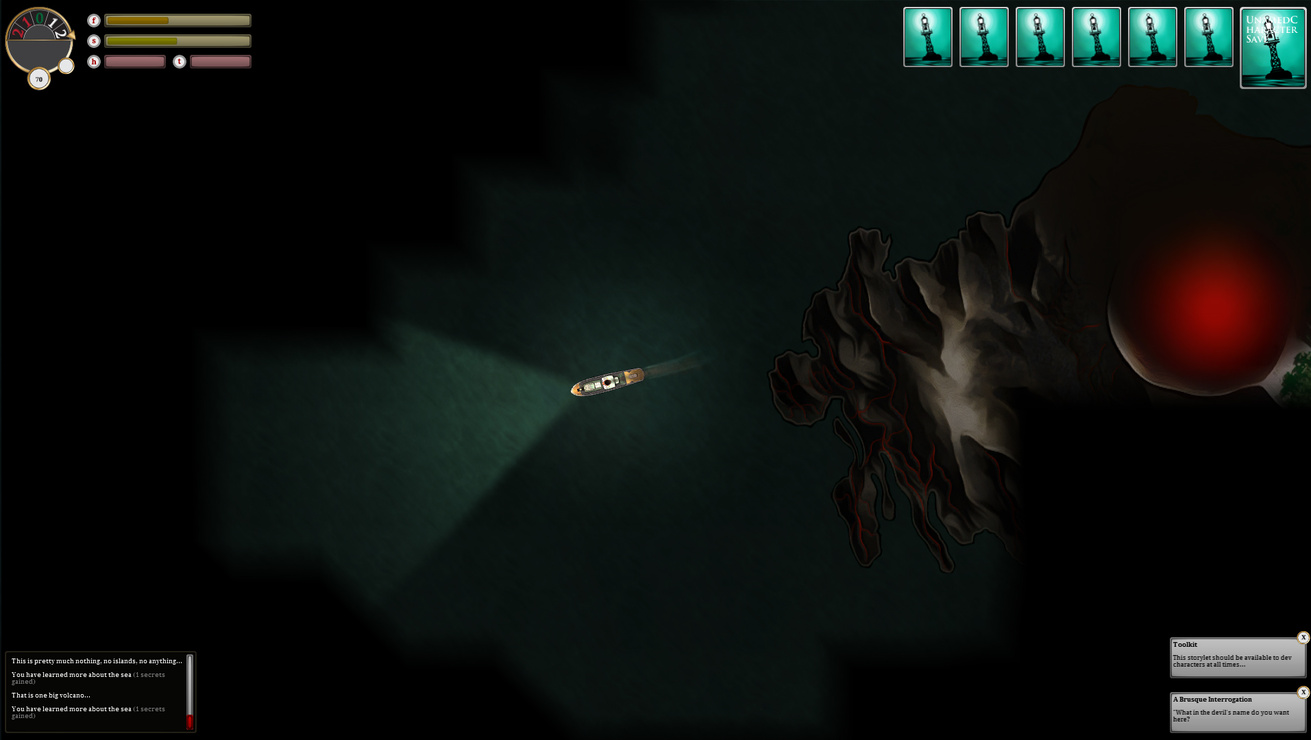Open the first lighthouse save card
Image resolution: width=1311 pixels, height=740 pixels.
927,37
